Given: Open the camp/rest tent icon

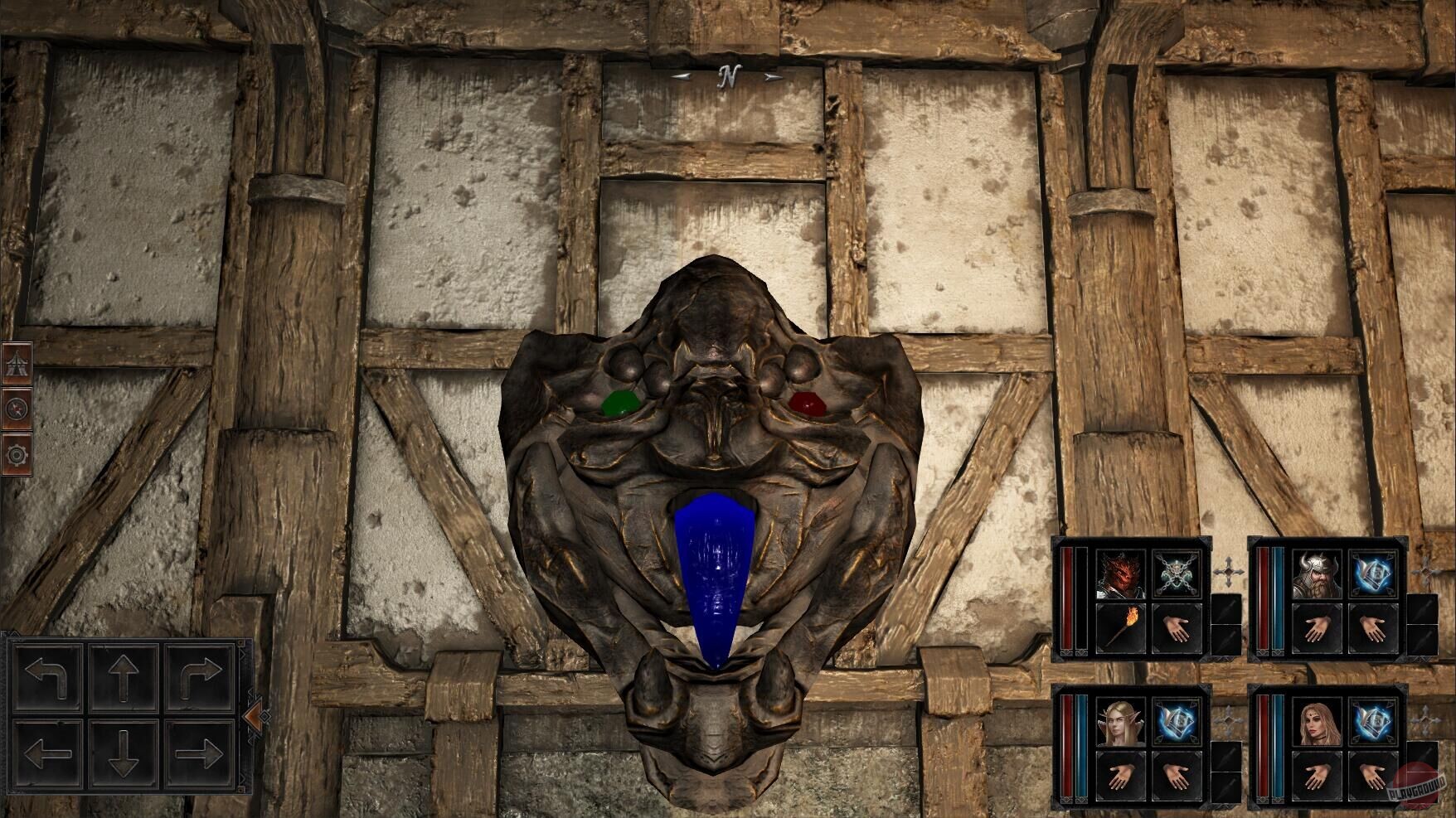Looking at the screenshot, I should [17, 362].
